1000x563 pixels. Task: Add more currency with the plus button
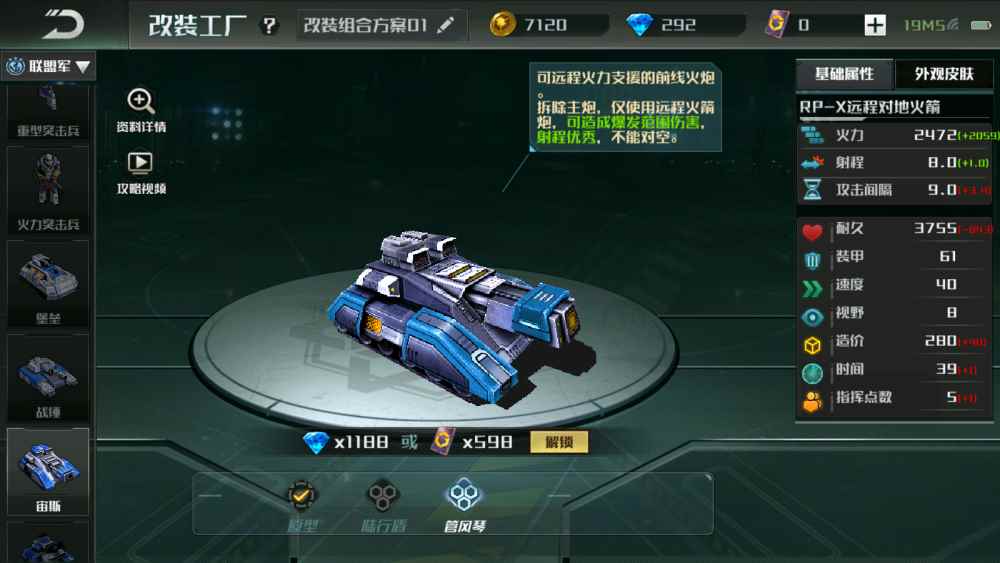click(875, 26)
